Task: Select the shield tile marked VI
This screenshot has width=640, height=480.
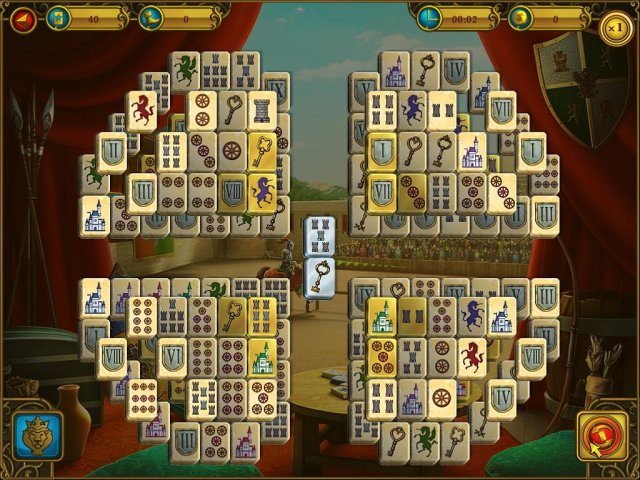Action: pos(171,356)
